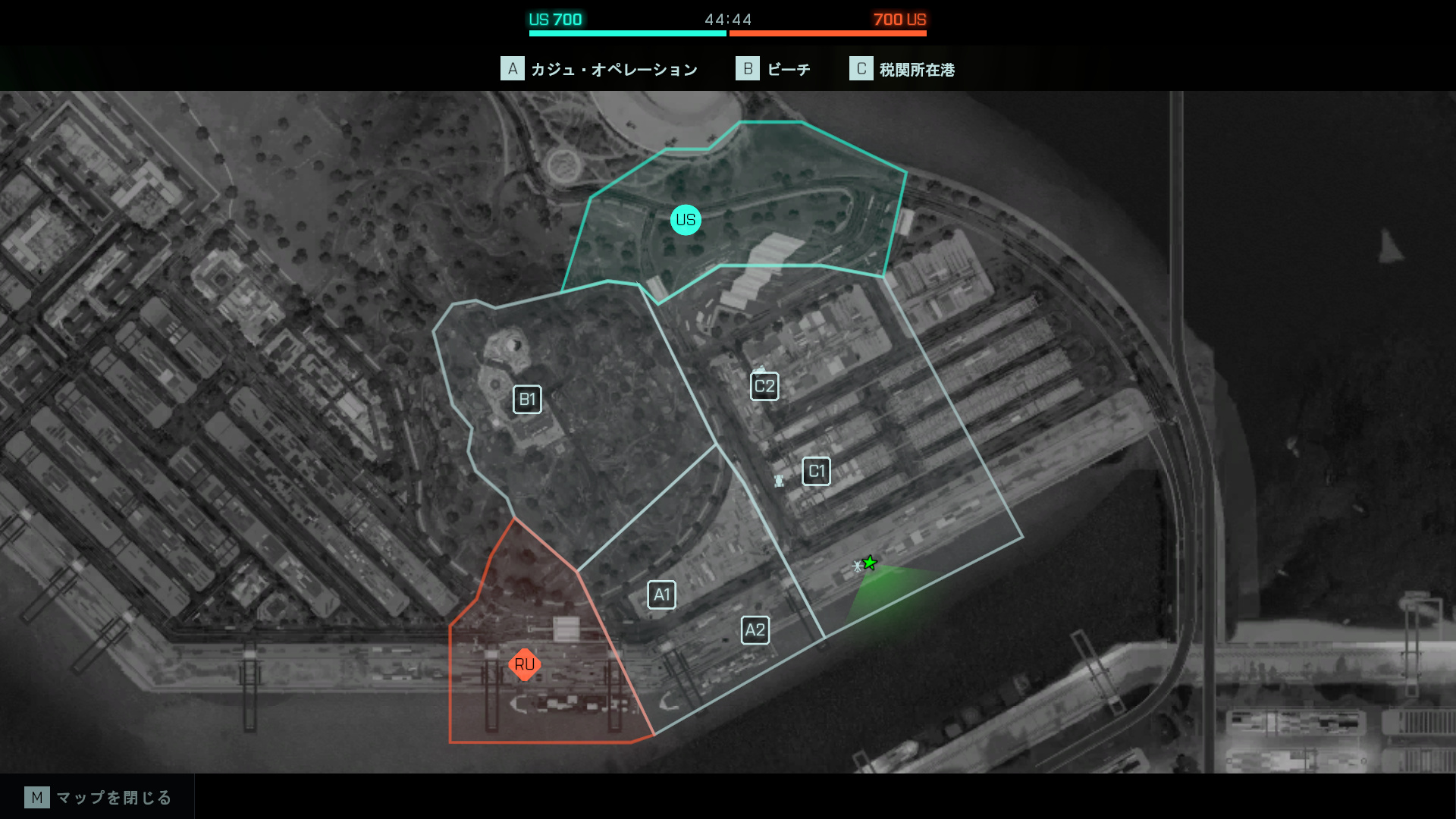
Task: Select sector A カジュ・オペレーション in legend
Action: pyautogui.click(x=599, y=69)
